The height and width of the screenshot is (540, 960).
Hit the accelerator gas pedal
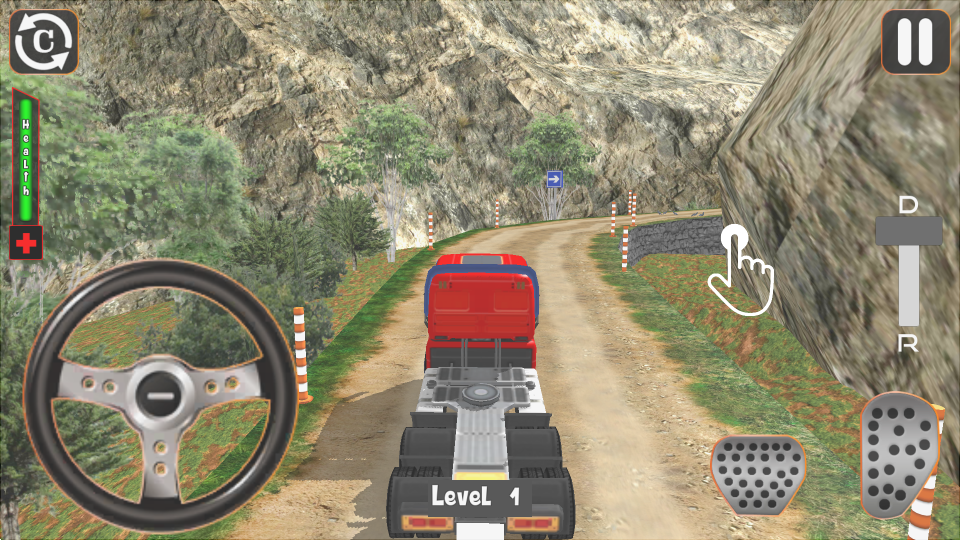click(898, 455)
